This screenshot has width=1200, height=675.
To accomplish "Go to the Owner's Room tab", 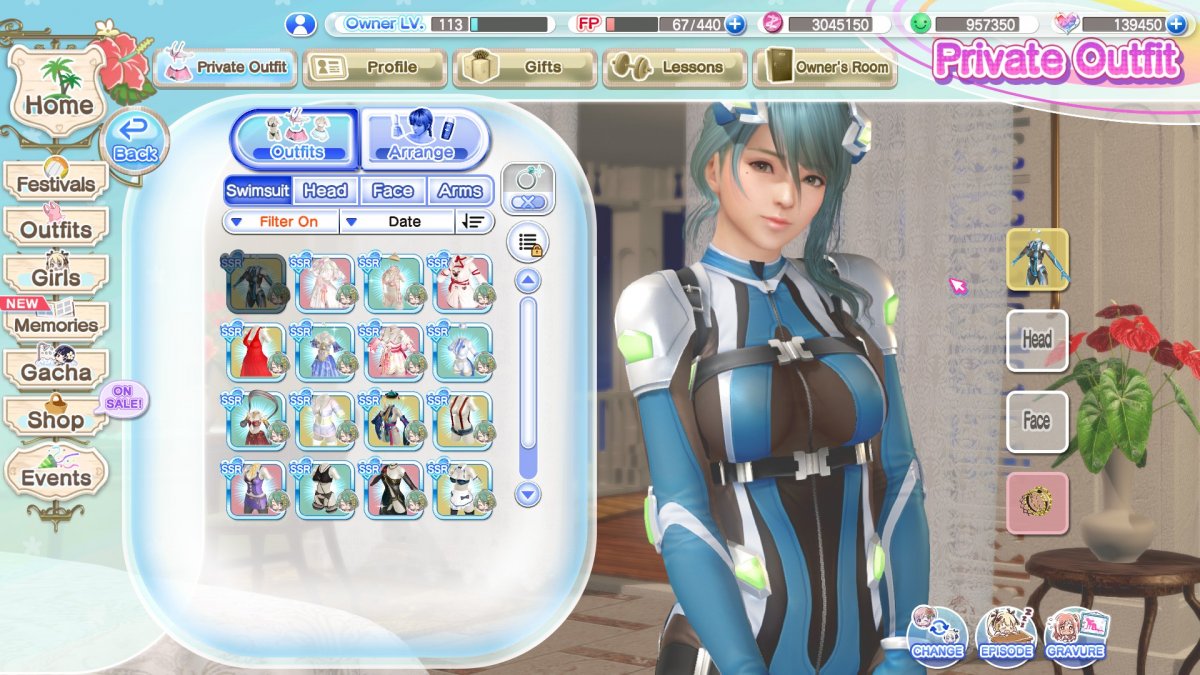I will [824, 67].
